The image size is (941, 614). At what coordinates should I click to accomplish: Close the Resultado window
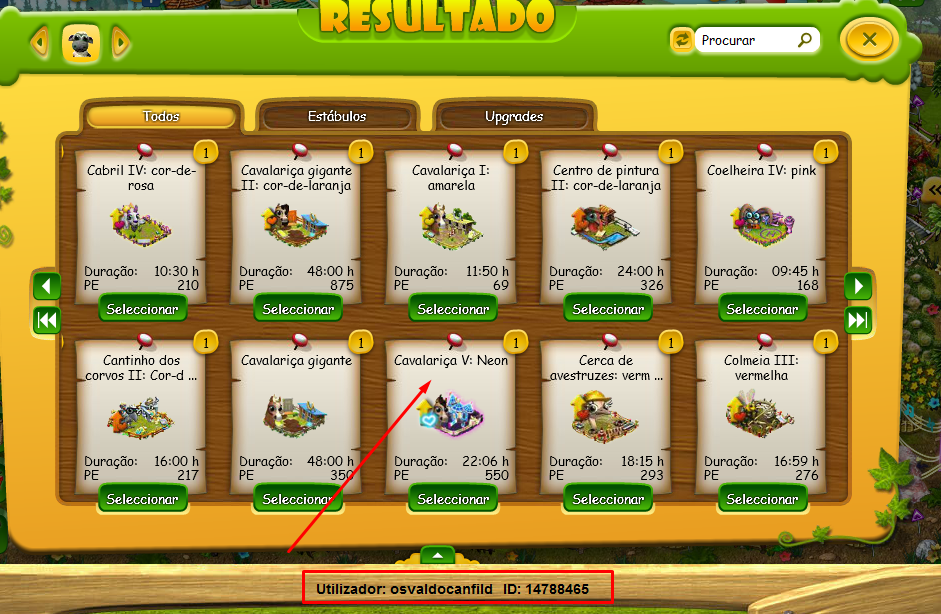coord(869,41)
